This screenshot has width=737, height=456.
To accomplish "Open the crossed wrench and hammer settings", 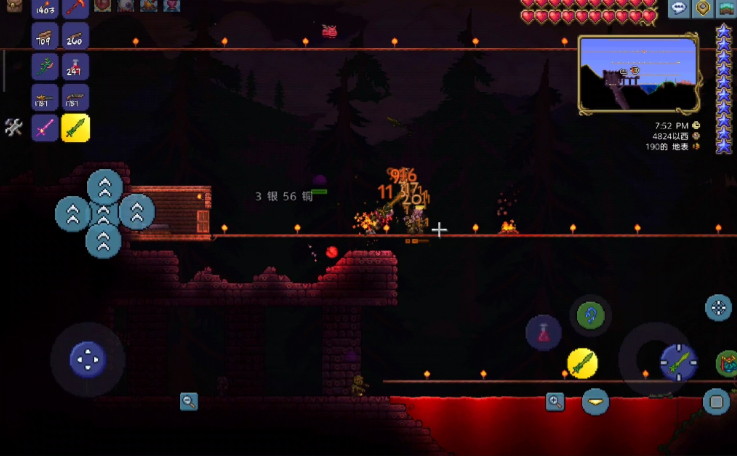I will tap(14, 127).
